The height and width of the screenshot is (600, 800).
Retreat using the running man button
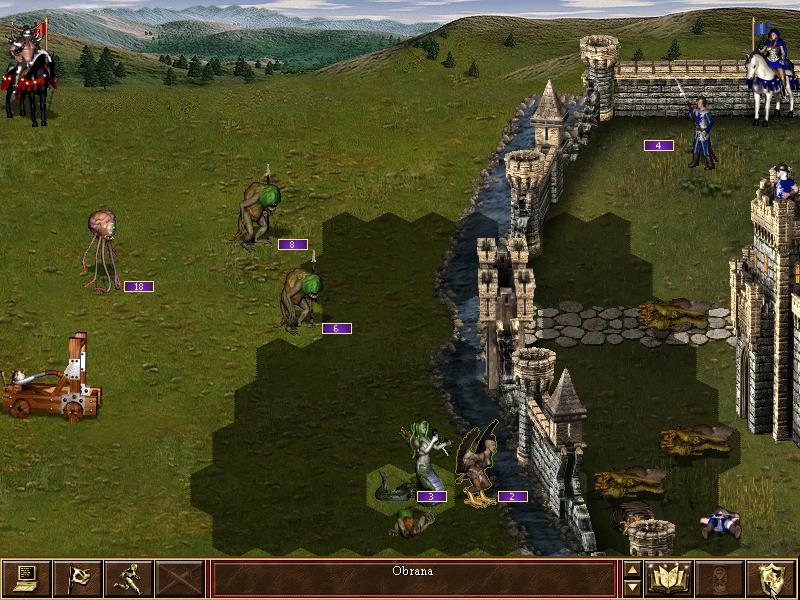[x=128, y=578]
